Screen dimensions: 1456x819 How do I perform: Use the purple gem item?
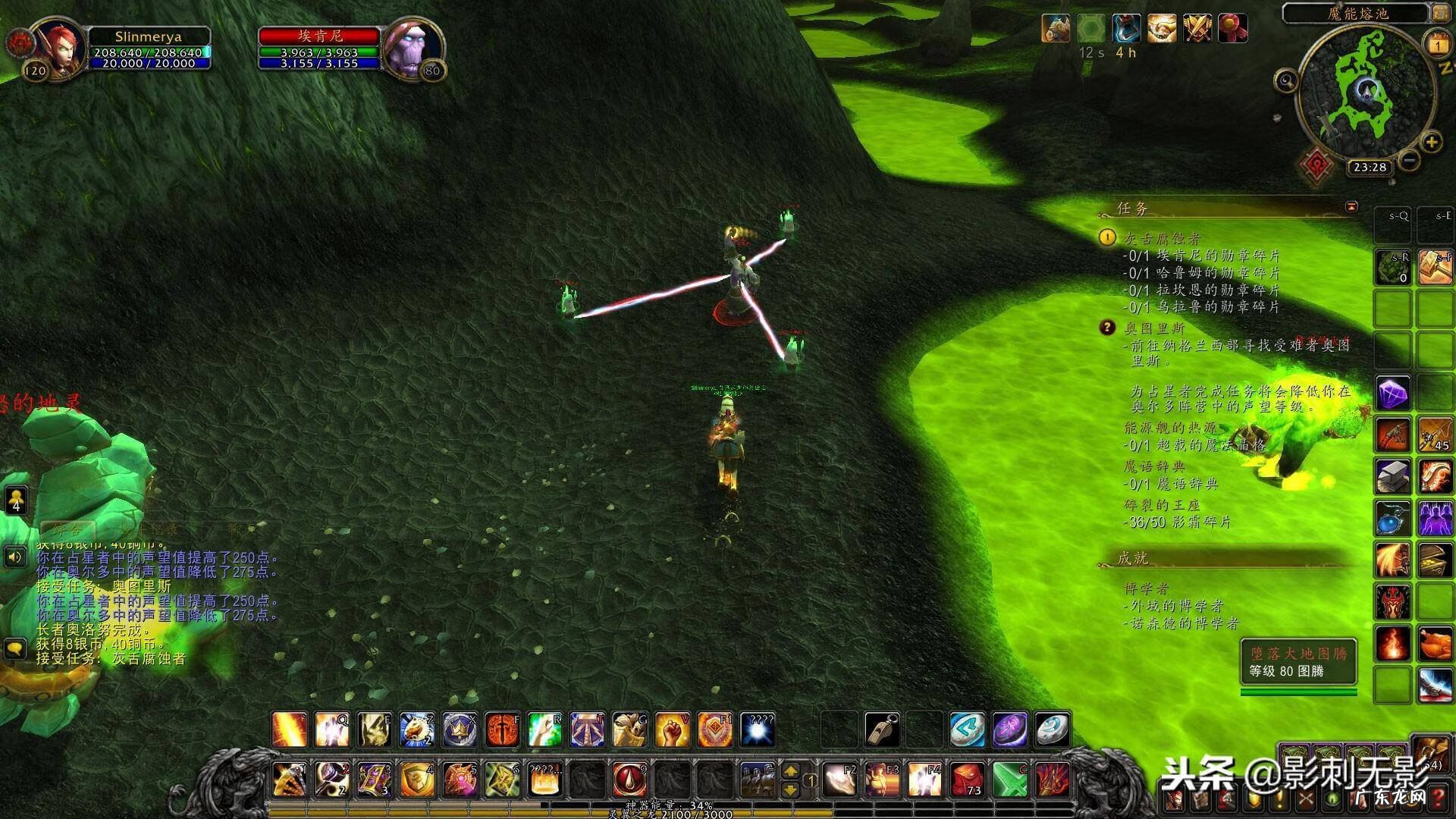1392,394
